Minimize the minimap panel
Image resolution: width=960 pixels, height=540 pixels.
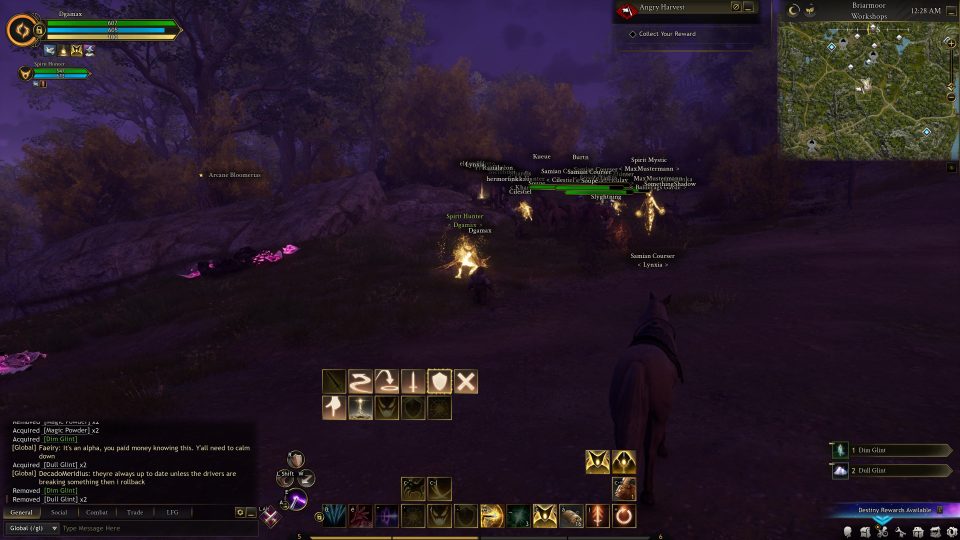[x=950, y=11]
